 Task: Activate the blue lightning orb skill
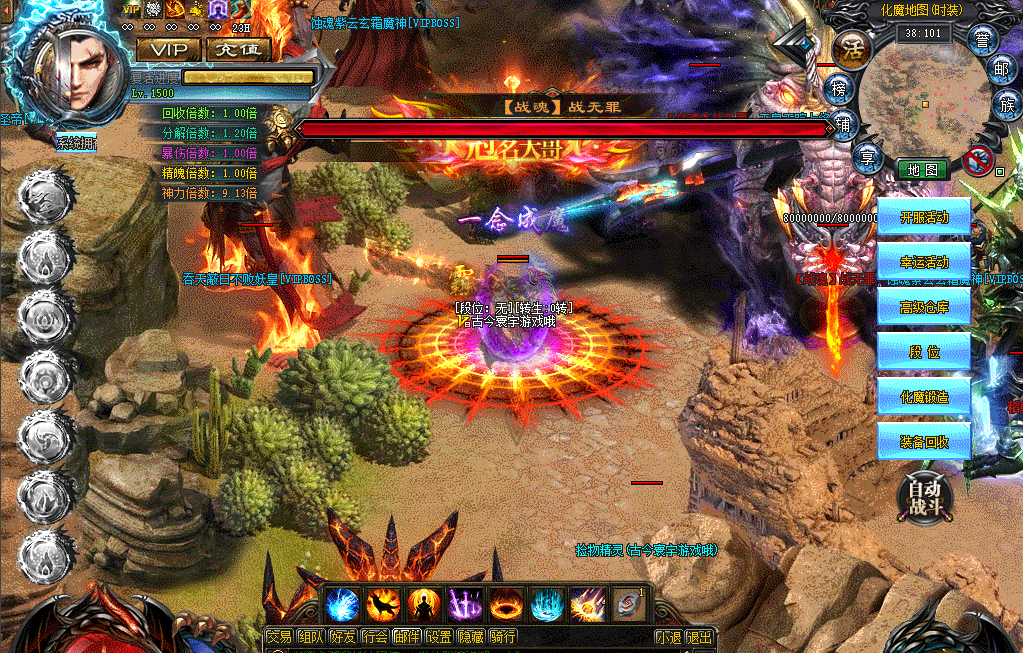click(343, 605)
